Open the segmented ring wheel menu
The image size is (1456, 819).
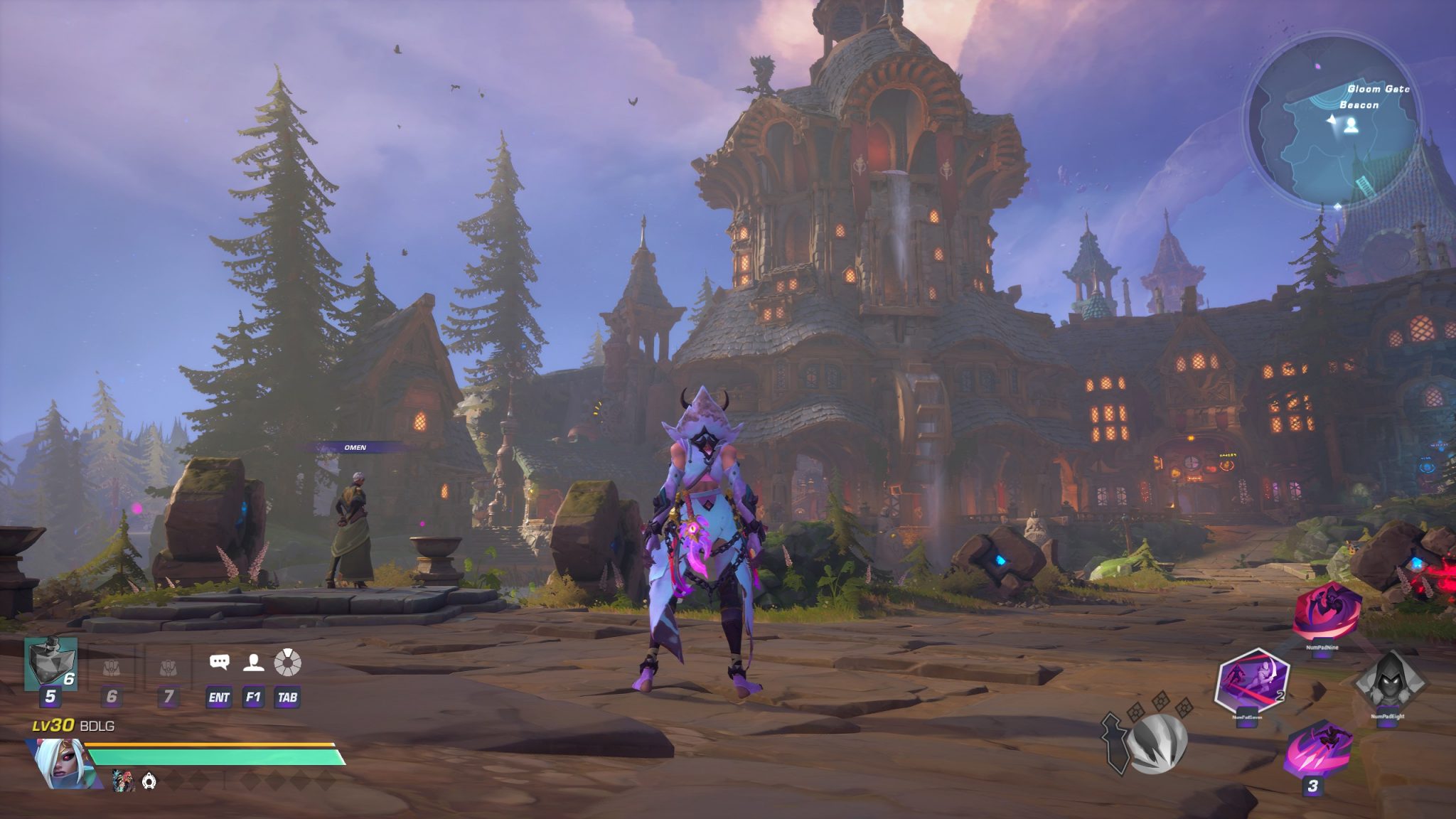(287, 663)
